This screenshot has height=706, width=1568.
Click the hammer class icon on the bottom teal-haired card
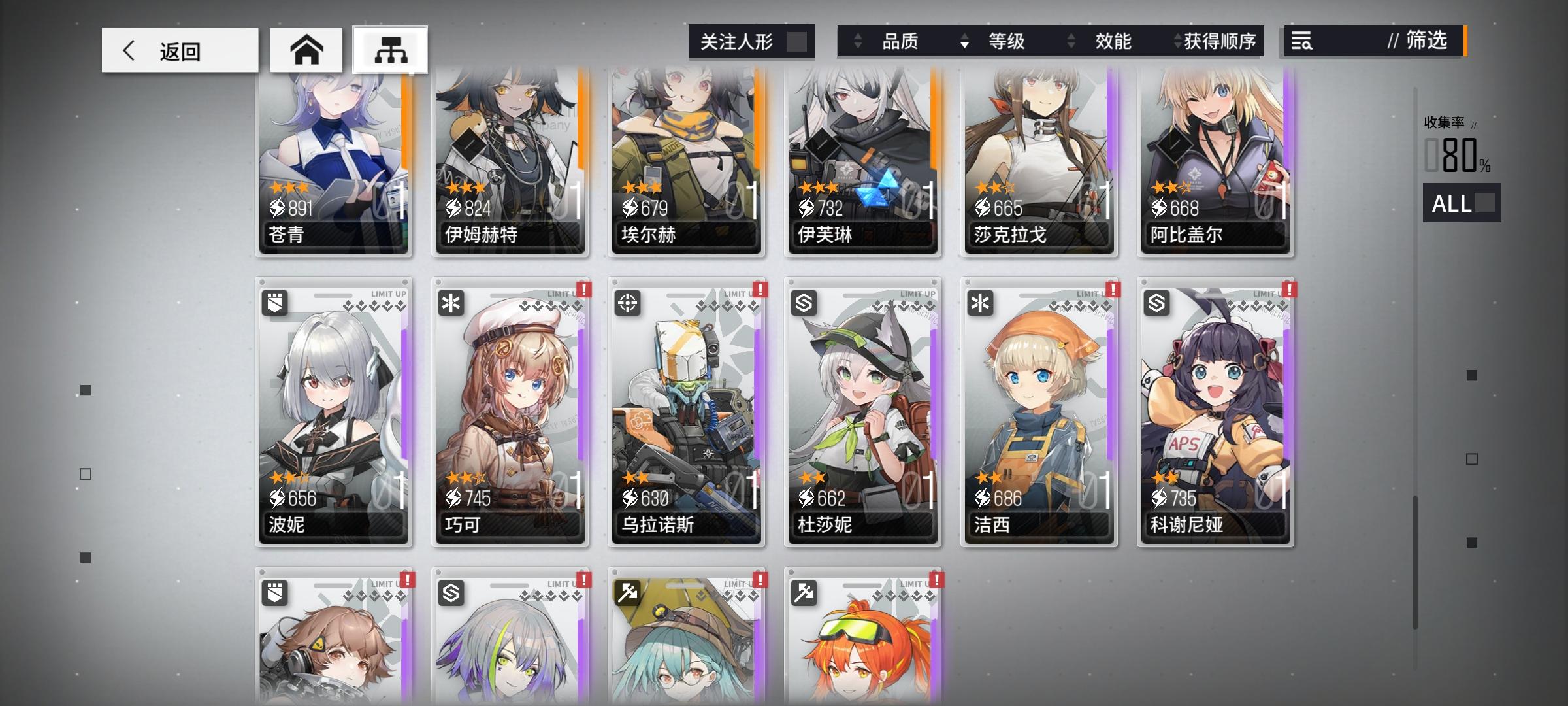(627, 594)
